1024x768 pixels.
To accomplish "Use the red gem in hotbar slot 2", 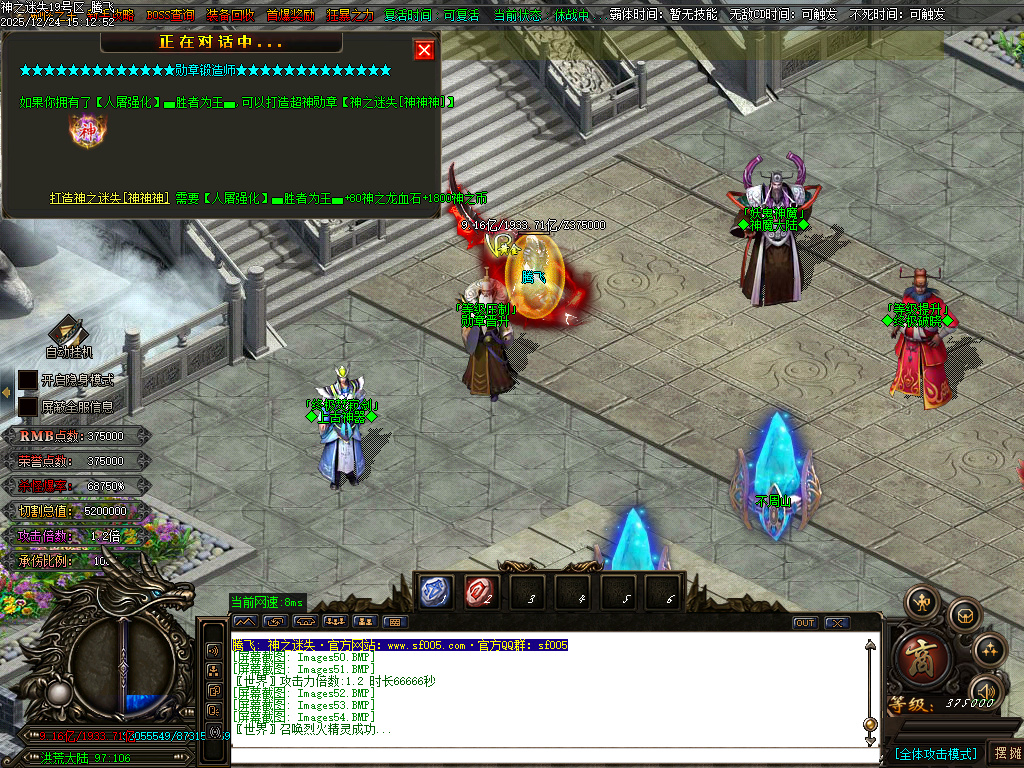I will tap(481, 592).
